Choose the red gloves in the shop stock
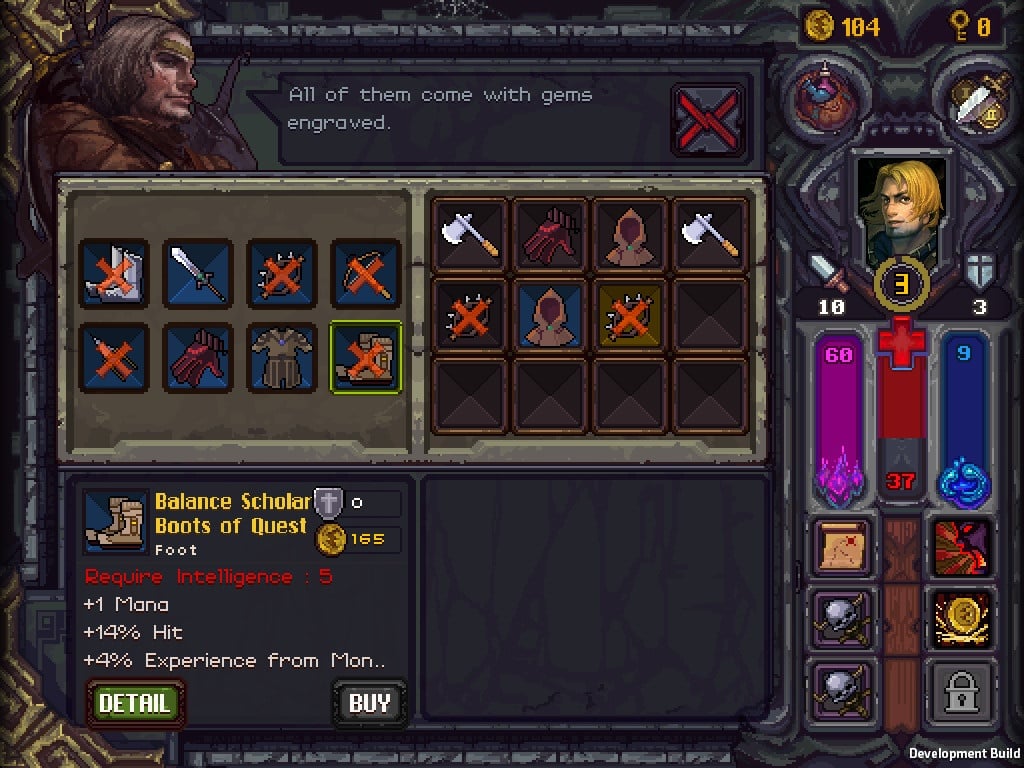Image resolution: width=1024 pixels, height=768 pixels. point(199,357)
